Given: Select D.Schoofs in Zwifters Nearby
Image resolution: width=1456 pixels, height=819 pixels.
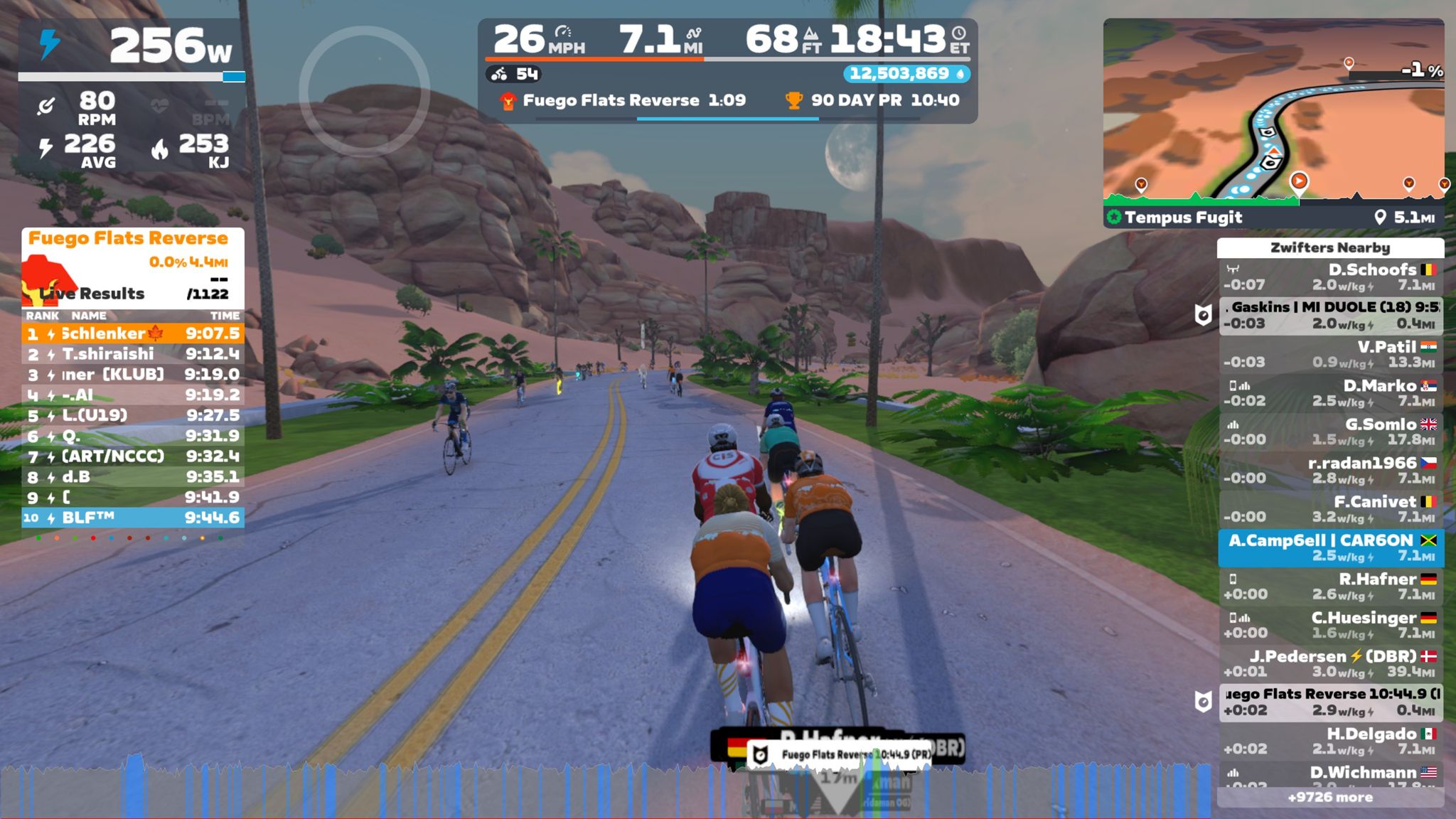Looking at the screenshot, I should click(1330, 277).
